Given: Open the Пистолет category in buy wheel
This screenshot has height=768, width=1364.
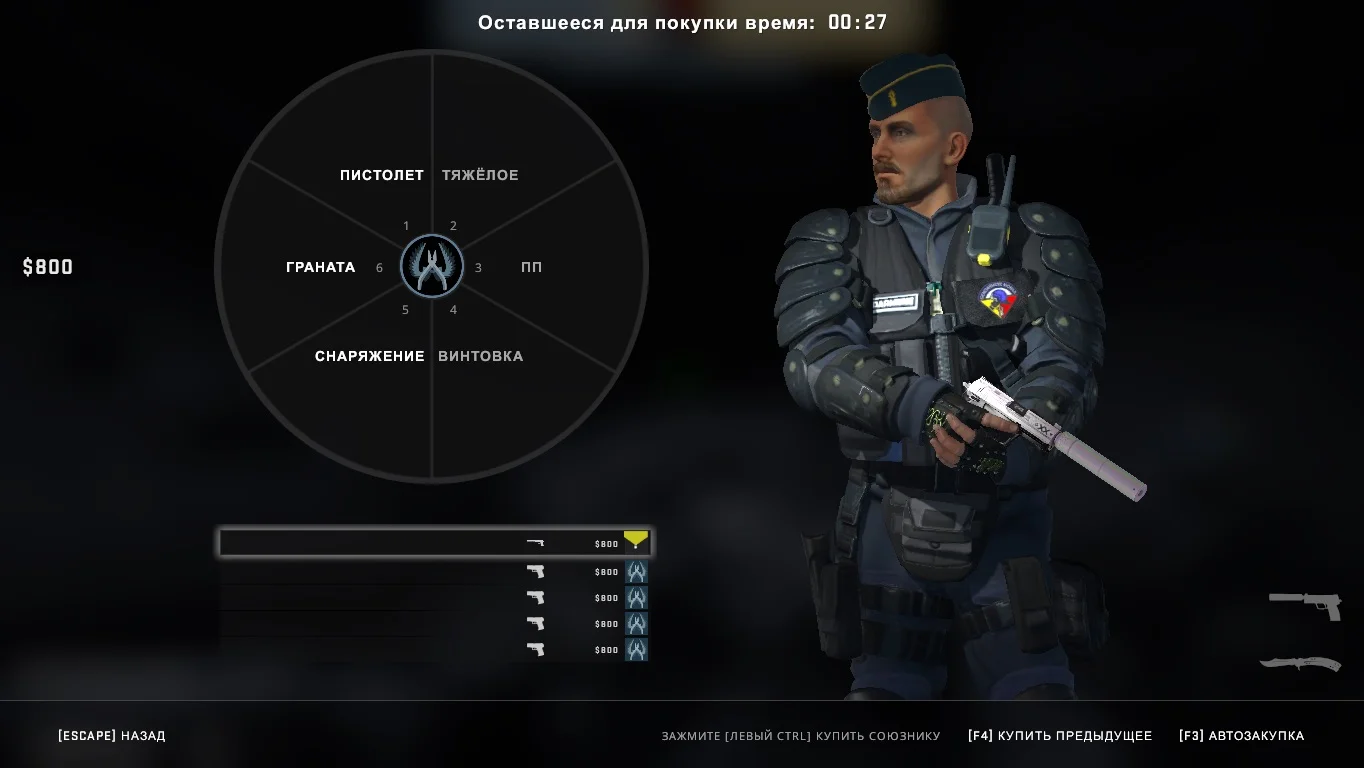Looking at the screenshot, I should (x=381, y=175).
